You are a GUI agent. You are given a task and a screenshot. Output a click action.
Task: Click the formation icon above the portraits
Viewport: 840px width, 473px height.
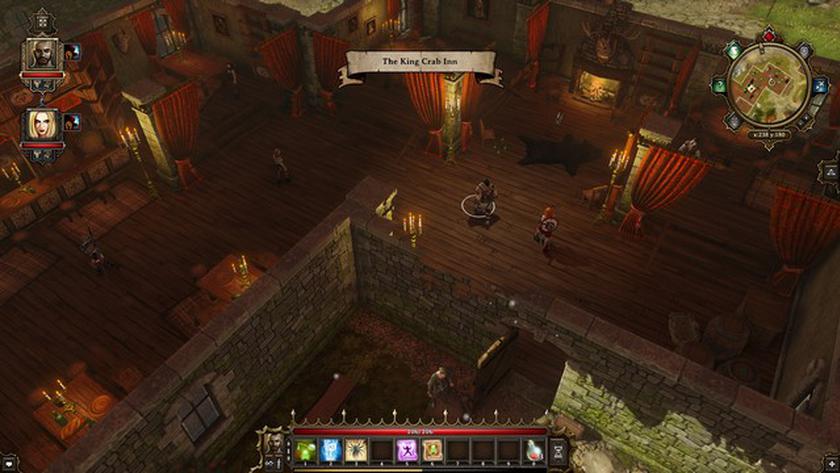click(42, 19)
